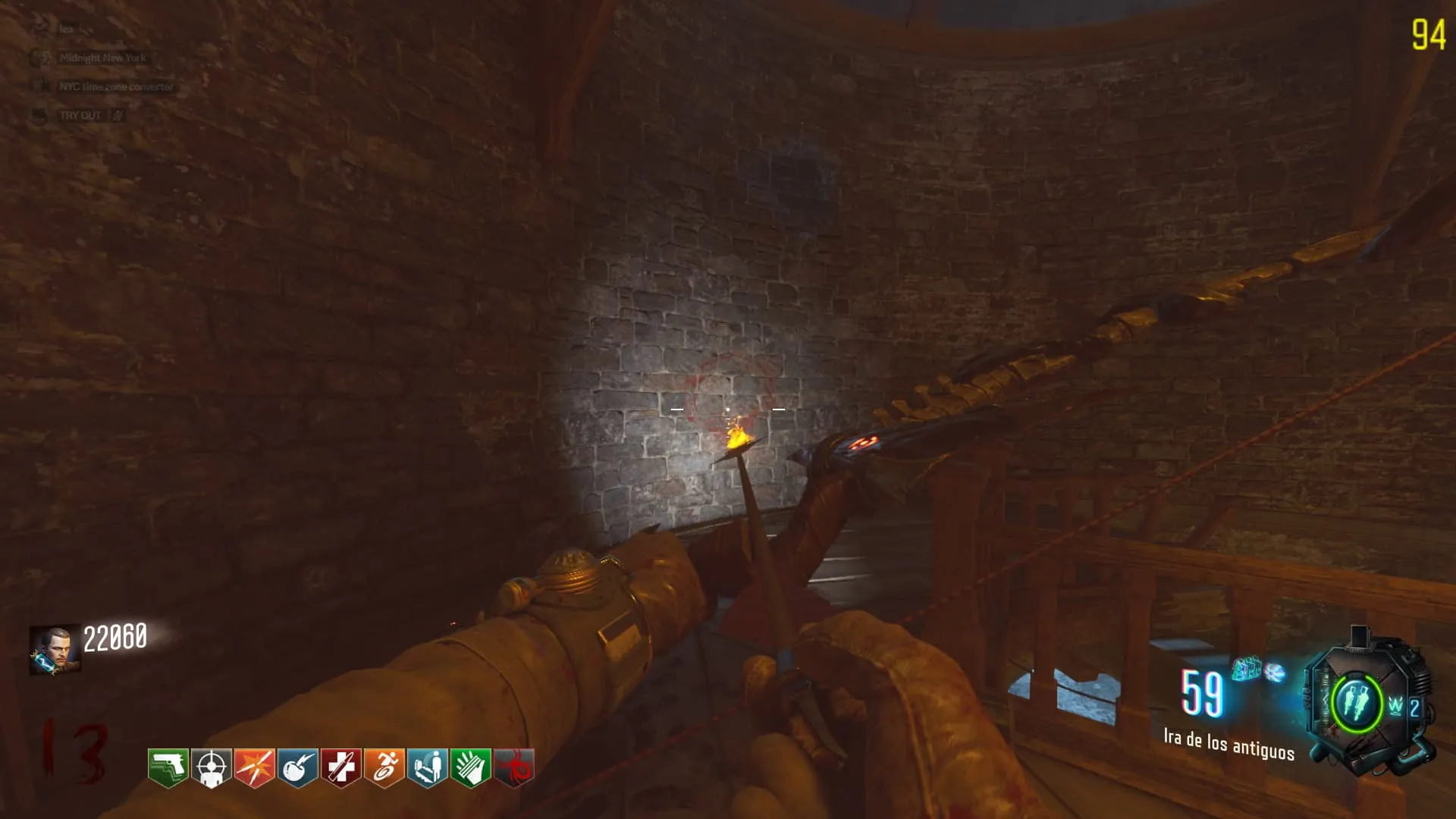Click the blue revive perk icon
The image size is (1456, 819).
click(427, 768)
